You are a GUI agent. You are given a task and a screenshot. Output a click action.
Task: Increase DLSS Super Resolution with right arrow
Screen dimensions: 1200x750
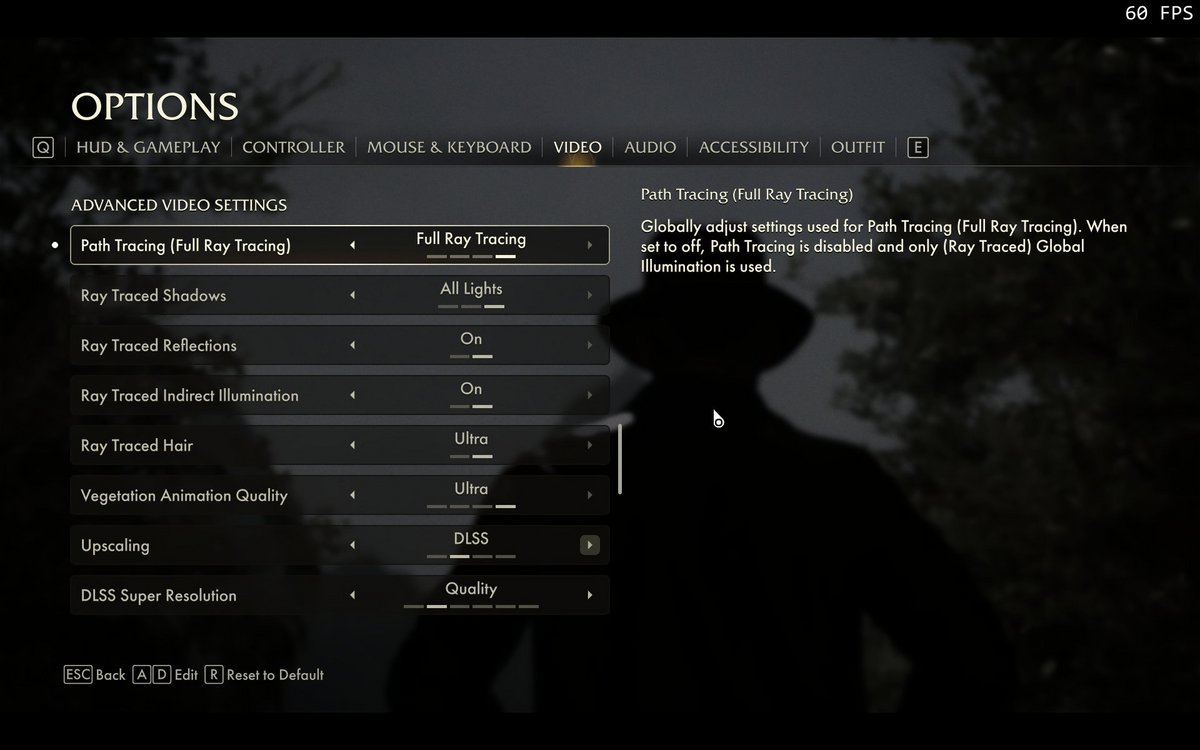(590, 595)
